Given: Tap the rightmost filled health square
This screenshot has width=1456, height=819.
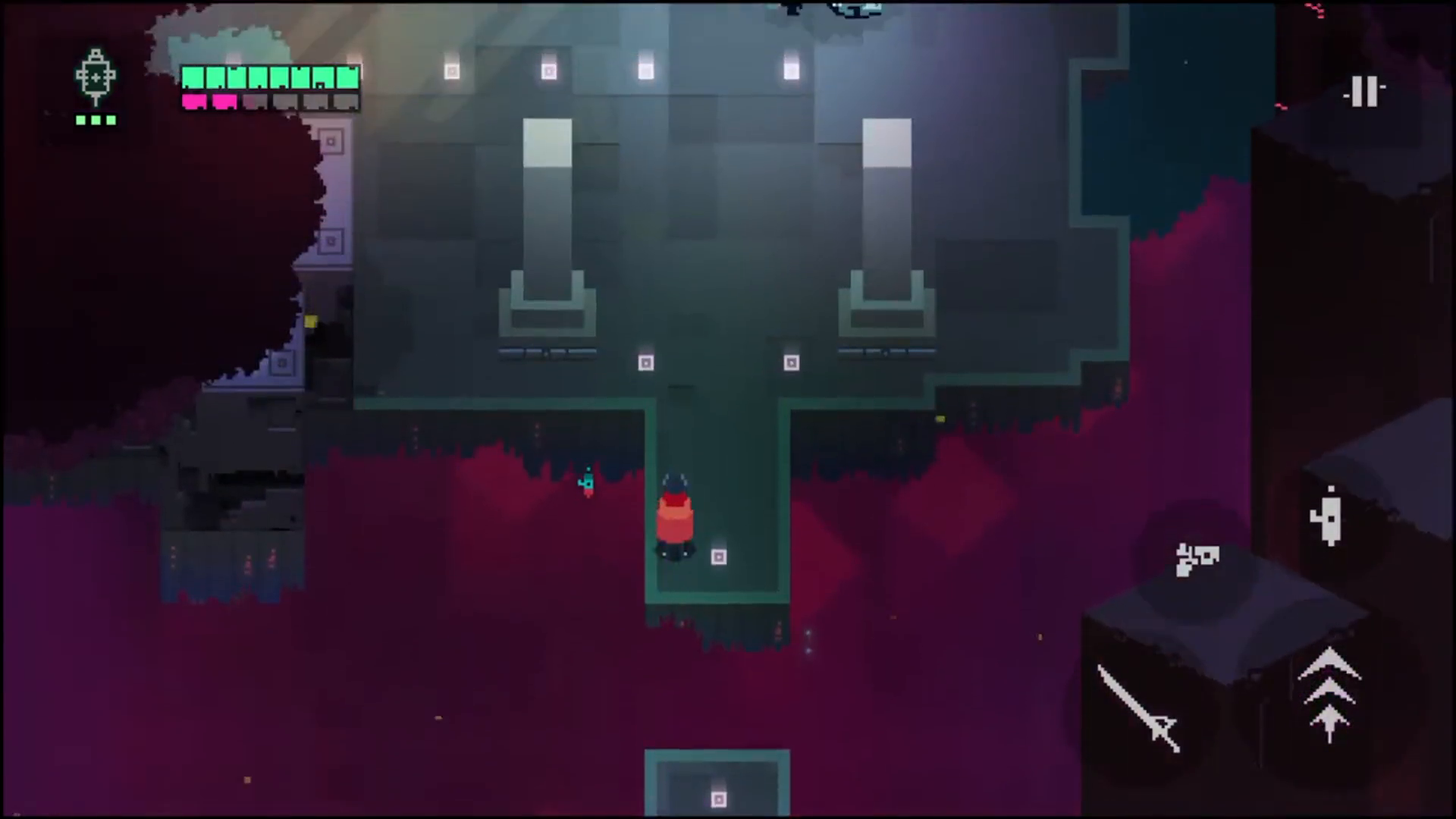Looking at the screenshot, I should point(348,77).
